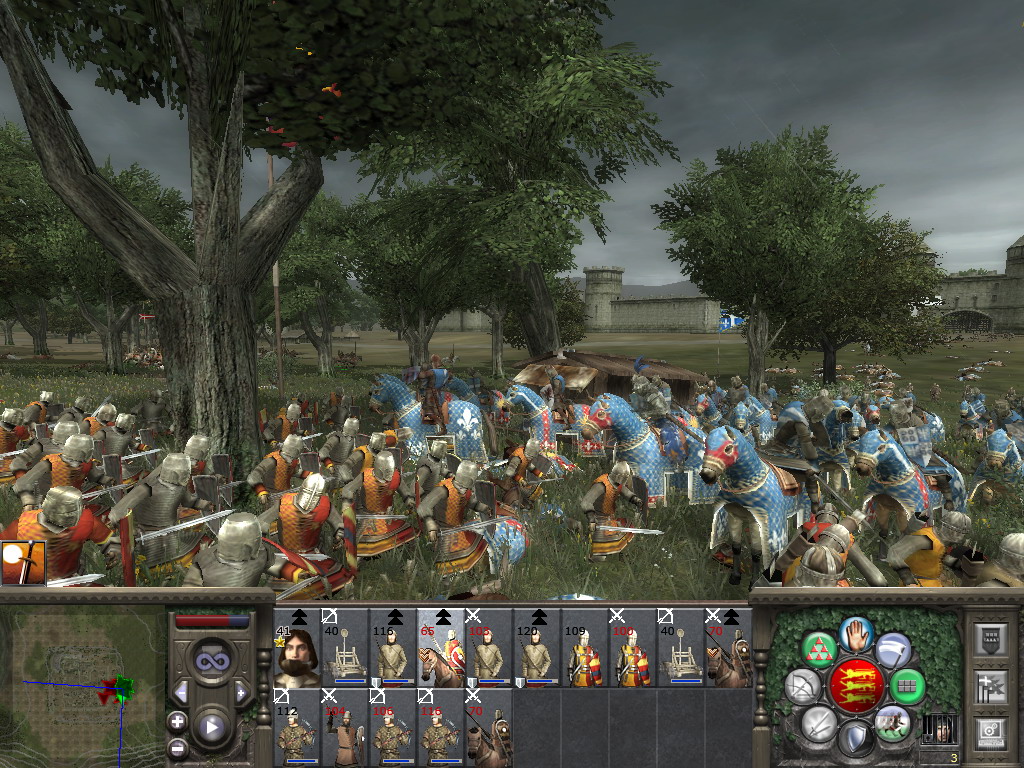
Task: Increase game speed with the plus arrow
Action: click(241, 692)
